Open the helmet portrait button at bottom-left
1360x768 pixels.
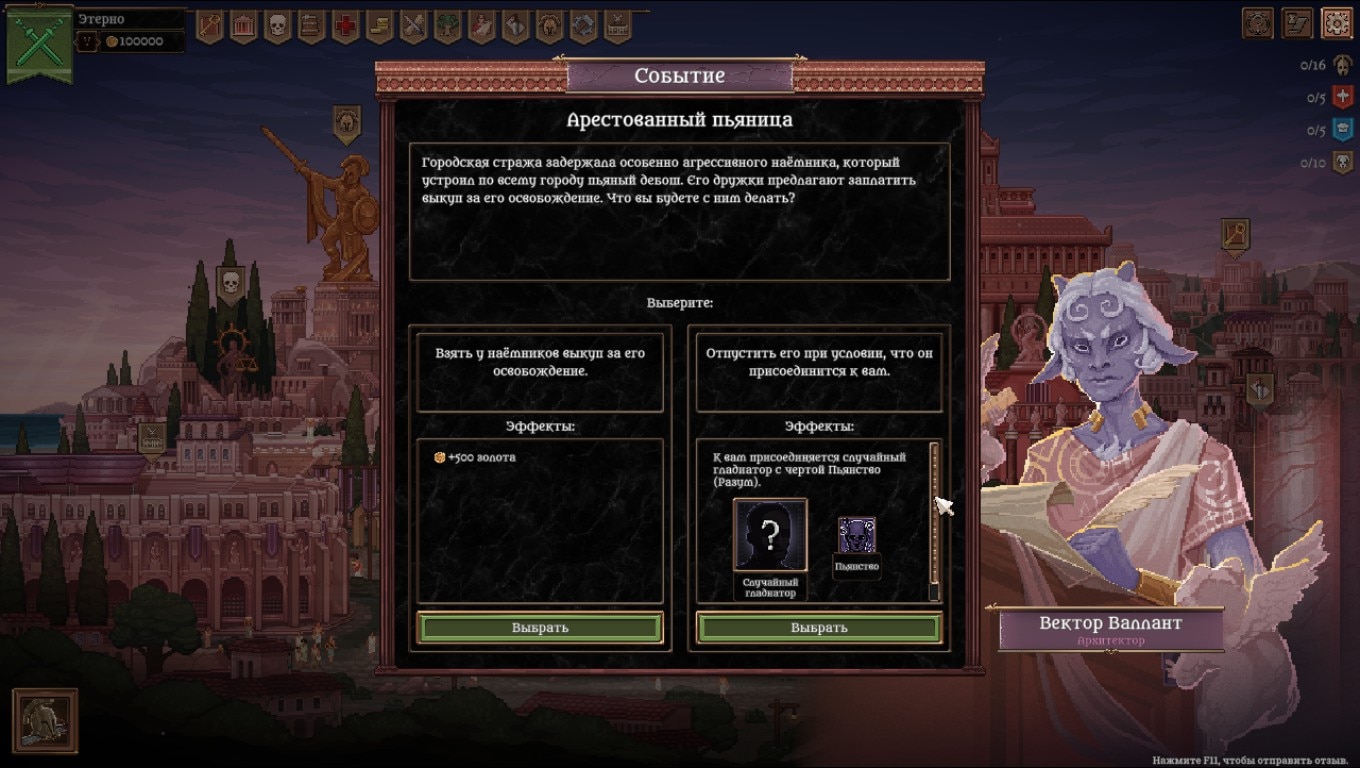pyautogui.click(x=45, y=720)
